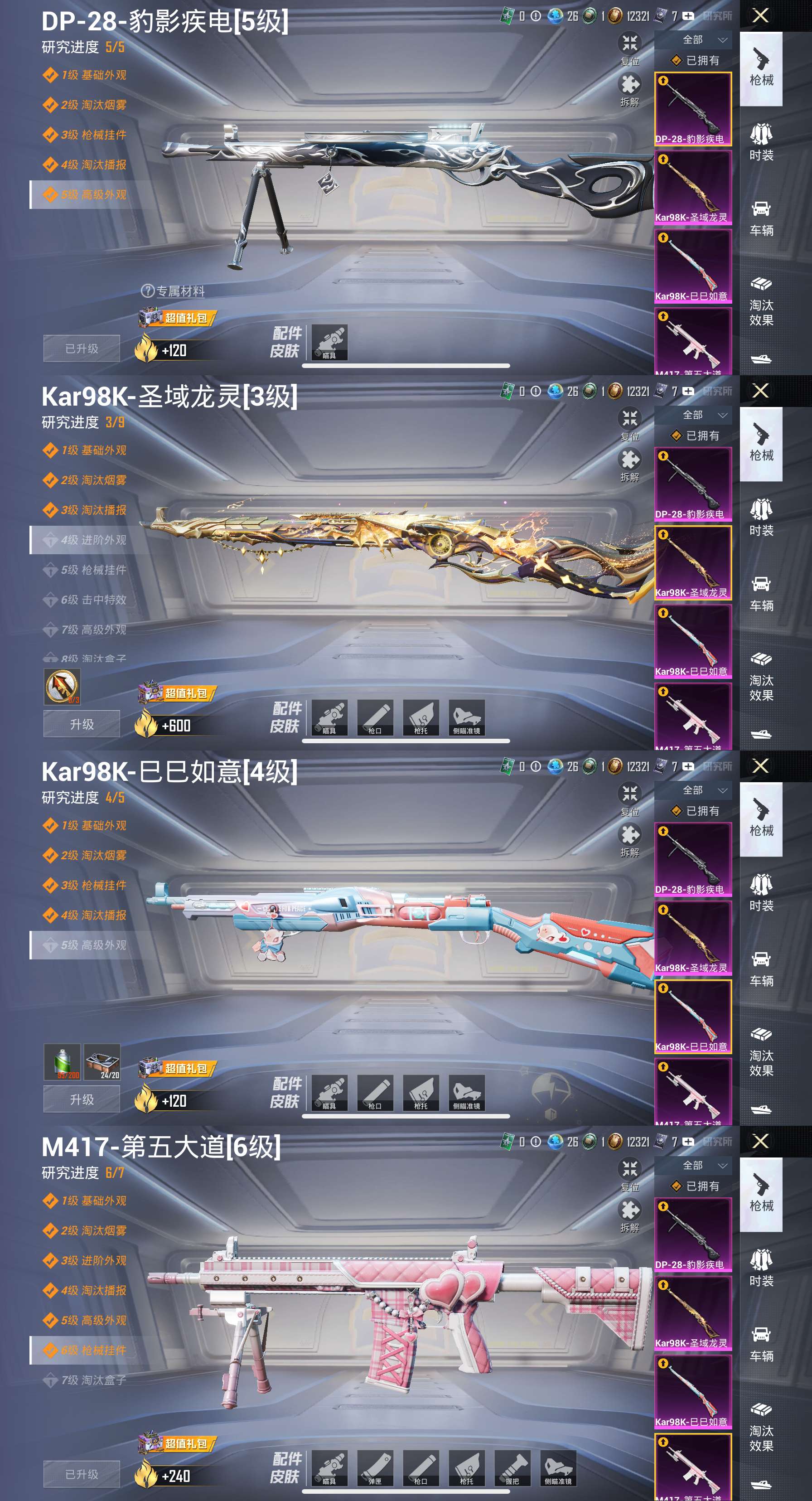
Task: Click 升级 under the 圣域龙灵 arrow material
Action: click(82, 724)
